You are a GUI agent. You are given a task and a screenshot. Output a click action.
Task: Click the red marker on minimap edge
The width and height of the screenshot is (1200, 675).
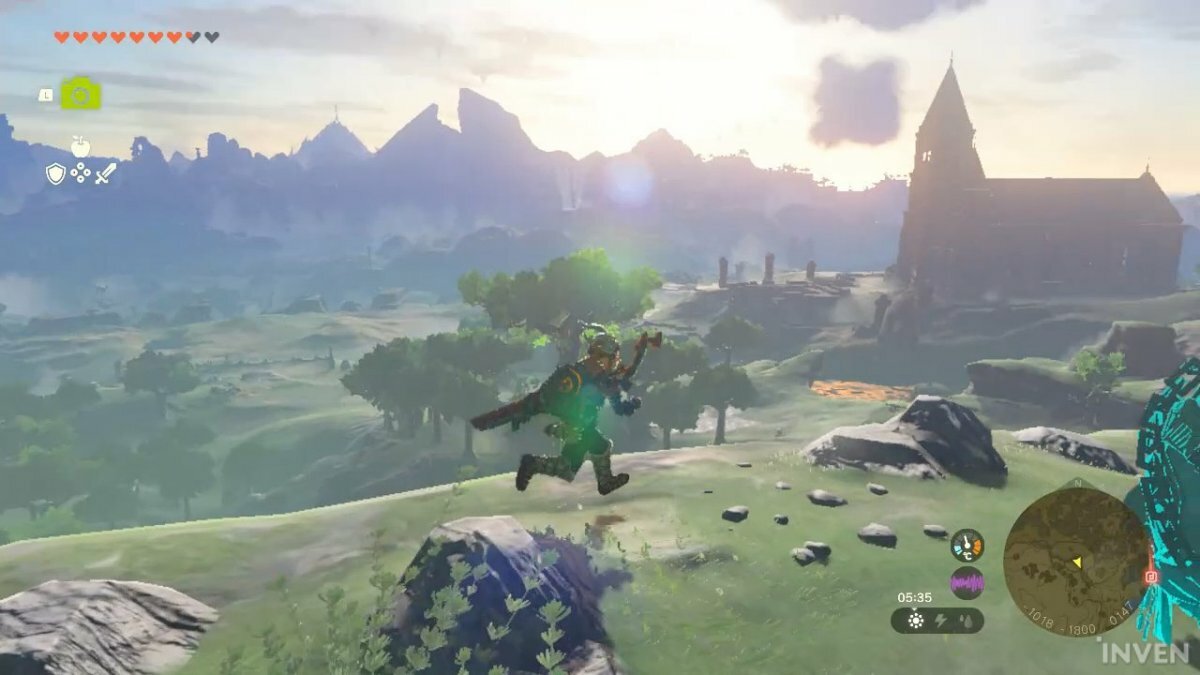pyautogui.click(x=1150, y=577)
